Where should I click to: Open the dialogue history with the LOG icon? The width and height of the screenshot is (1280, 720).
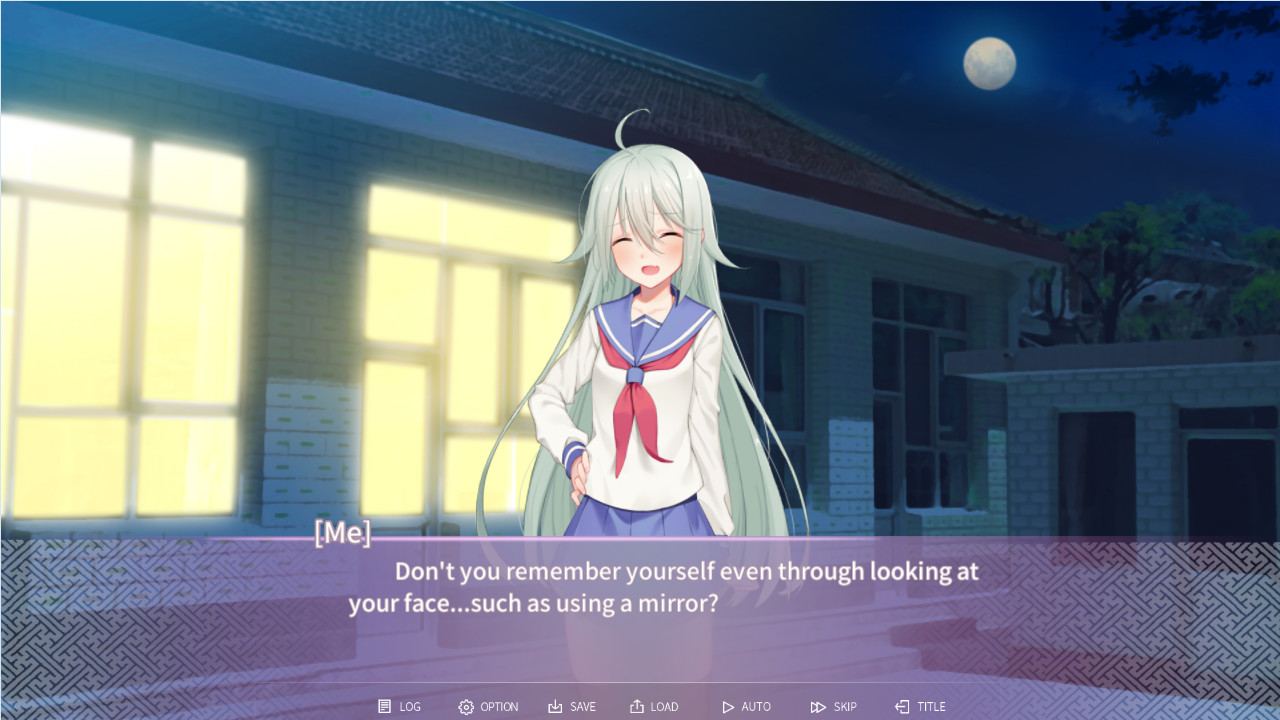pos(384,706)
